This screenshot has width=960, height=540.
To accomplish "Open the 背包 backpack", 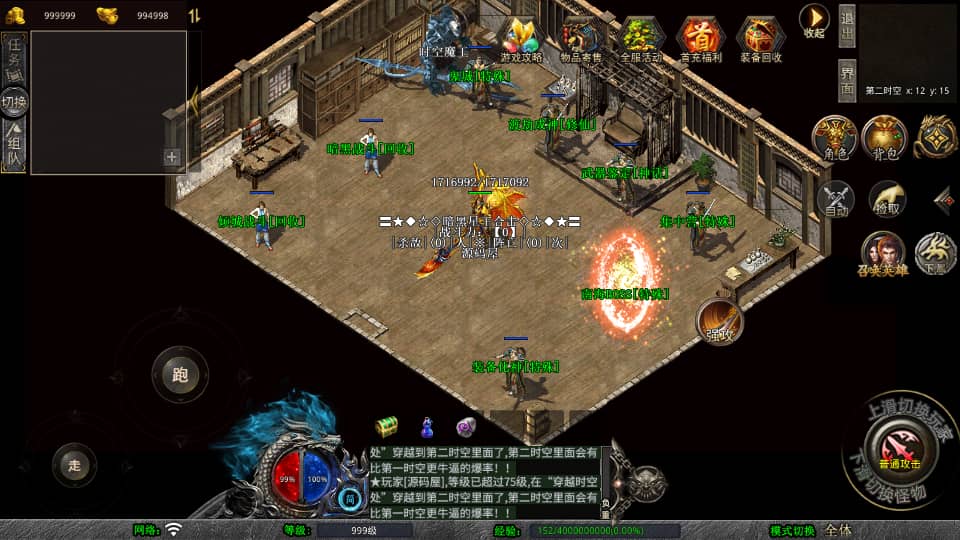I will click(884, 138).
